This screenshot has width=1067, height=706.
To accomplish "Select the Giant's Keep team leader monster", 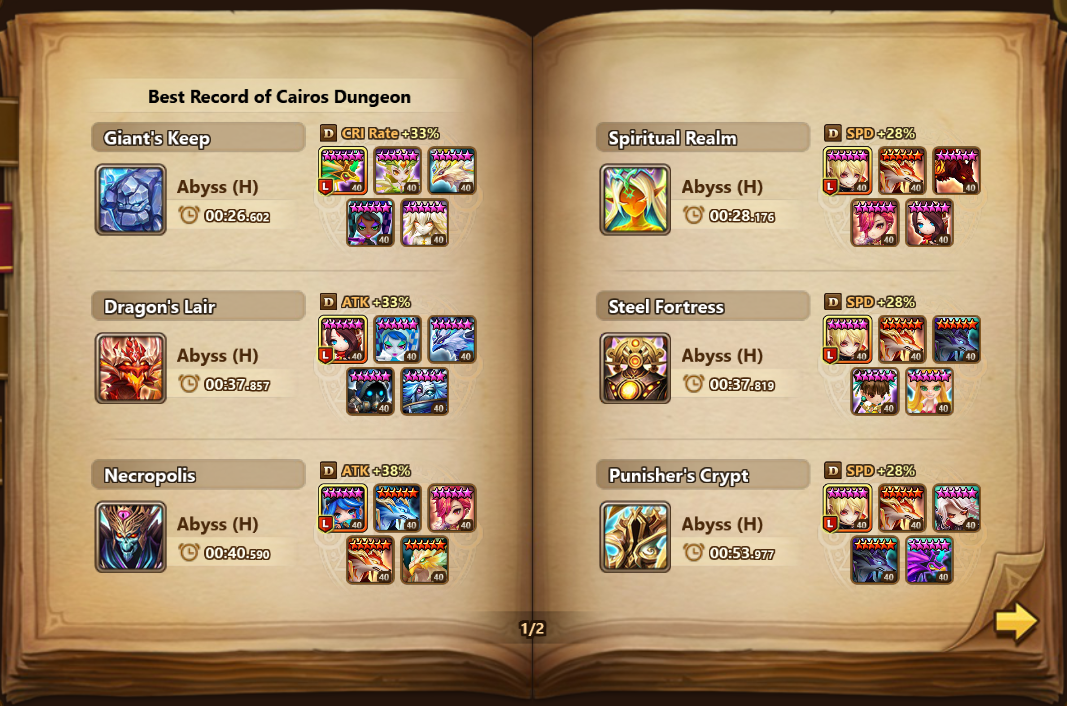I will tap(343, 171).
